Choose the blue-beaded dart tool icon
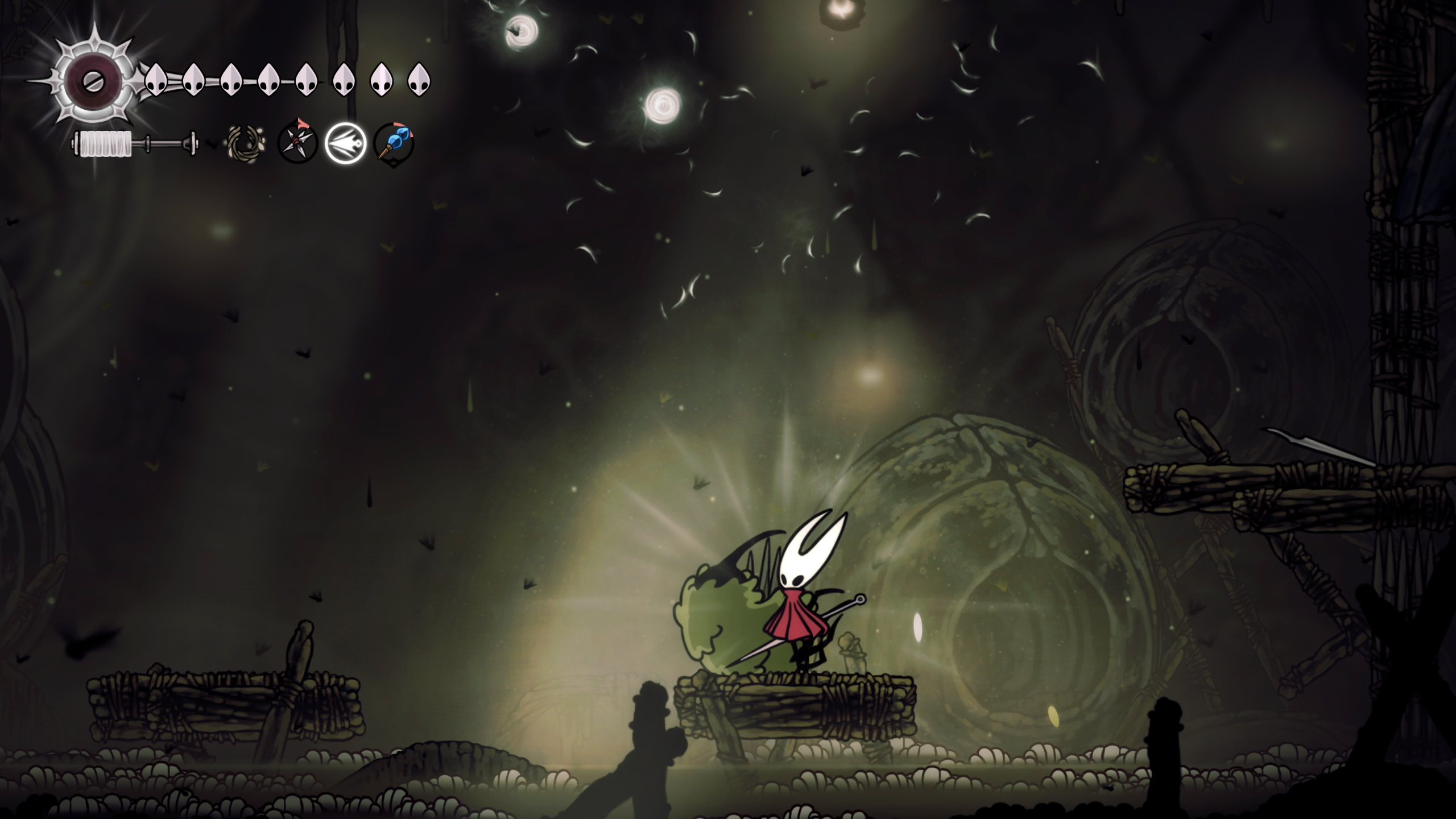 click(394, 143)
